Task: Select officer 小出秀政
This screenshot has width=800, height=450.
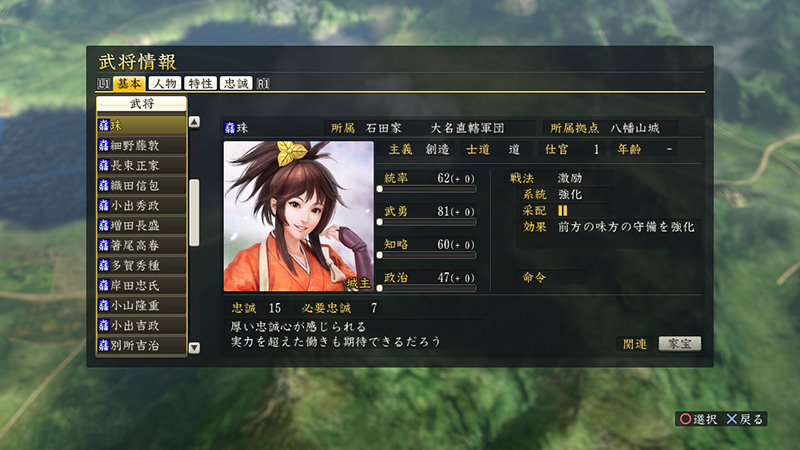Action: pos(141,205)
